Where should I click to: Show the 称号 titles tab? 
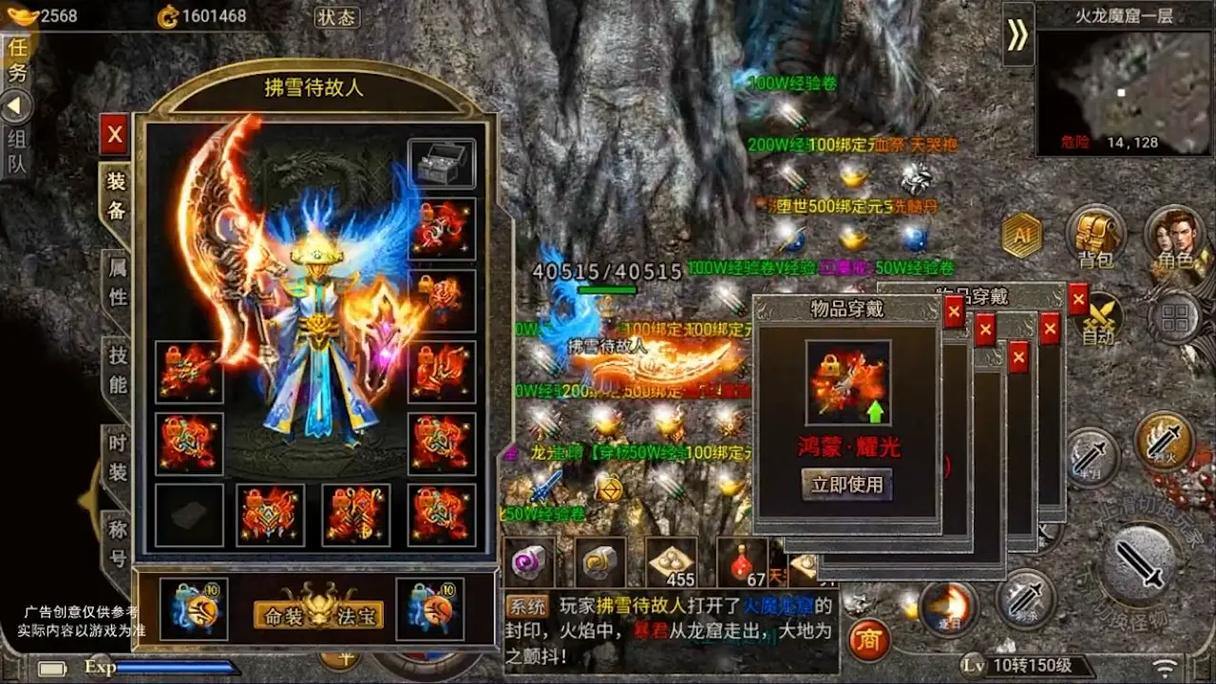[x=117, y=543]
